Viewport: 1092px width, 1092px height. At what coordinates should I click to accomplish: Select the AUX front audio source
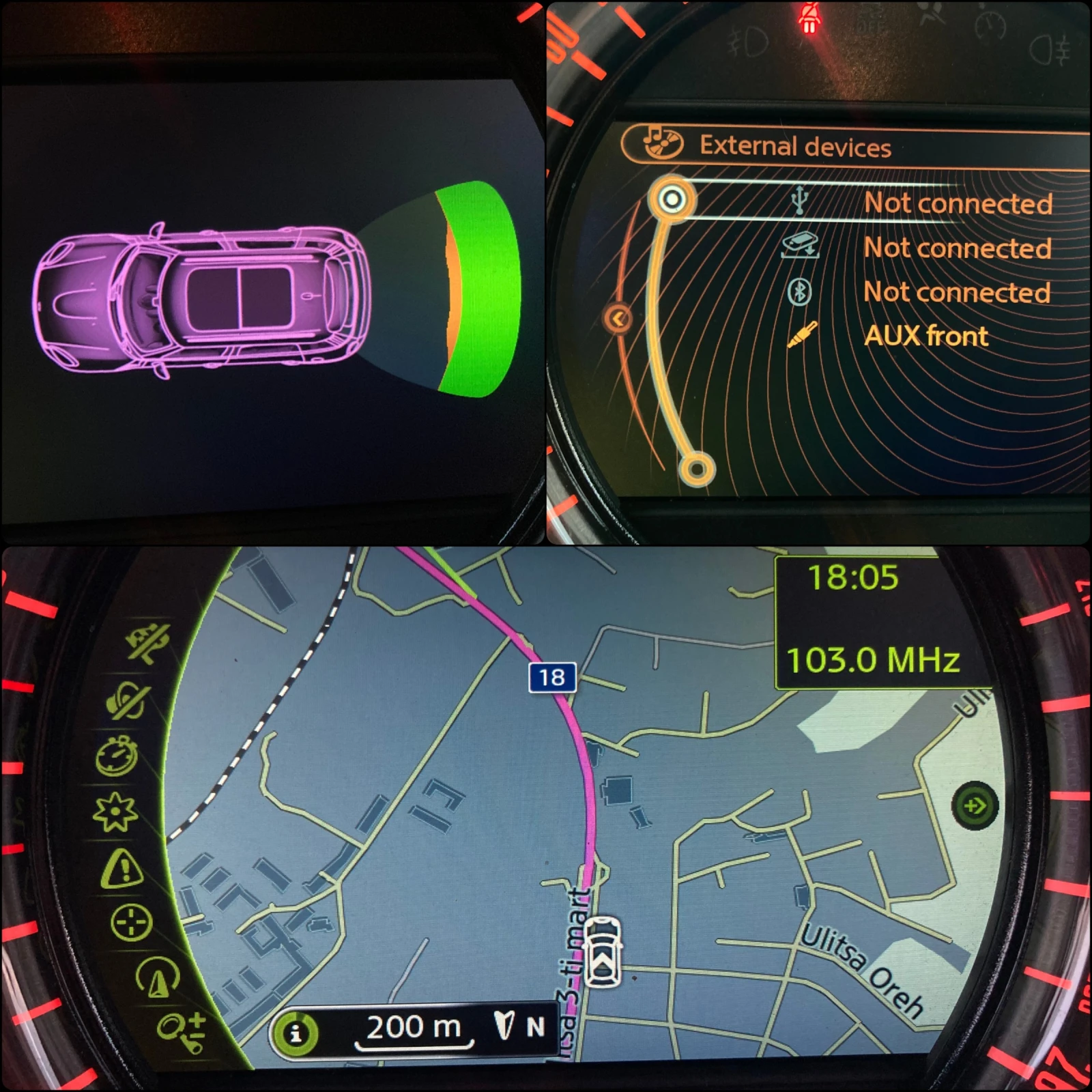pos(926,336)
